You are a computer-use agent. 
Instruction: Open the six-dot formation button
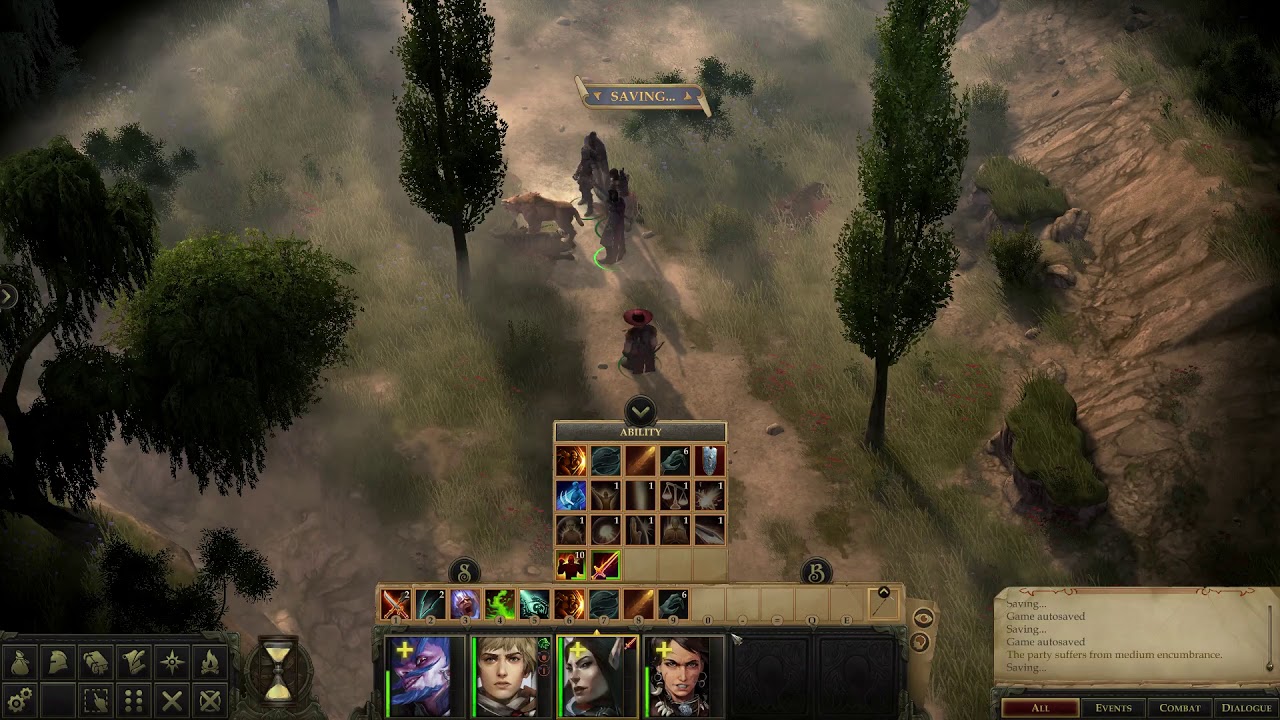point(134,699)
